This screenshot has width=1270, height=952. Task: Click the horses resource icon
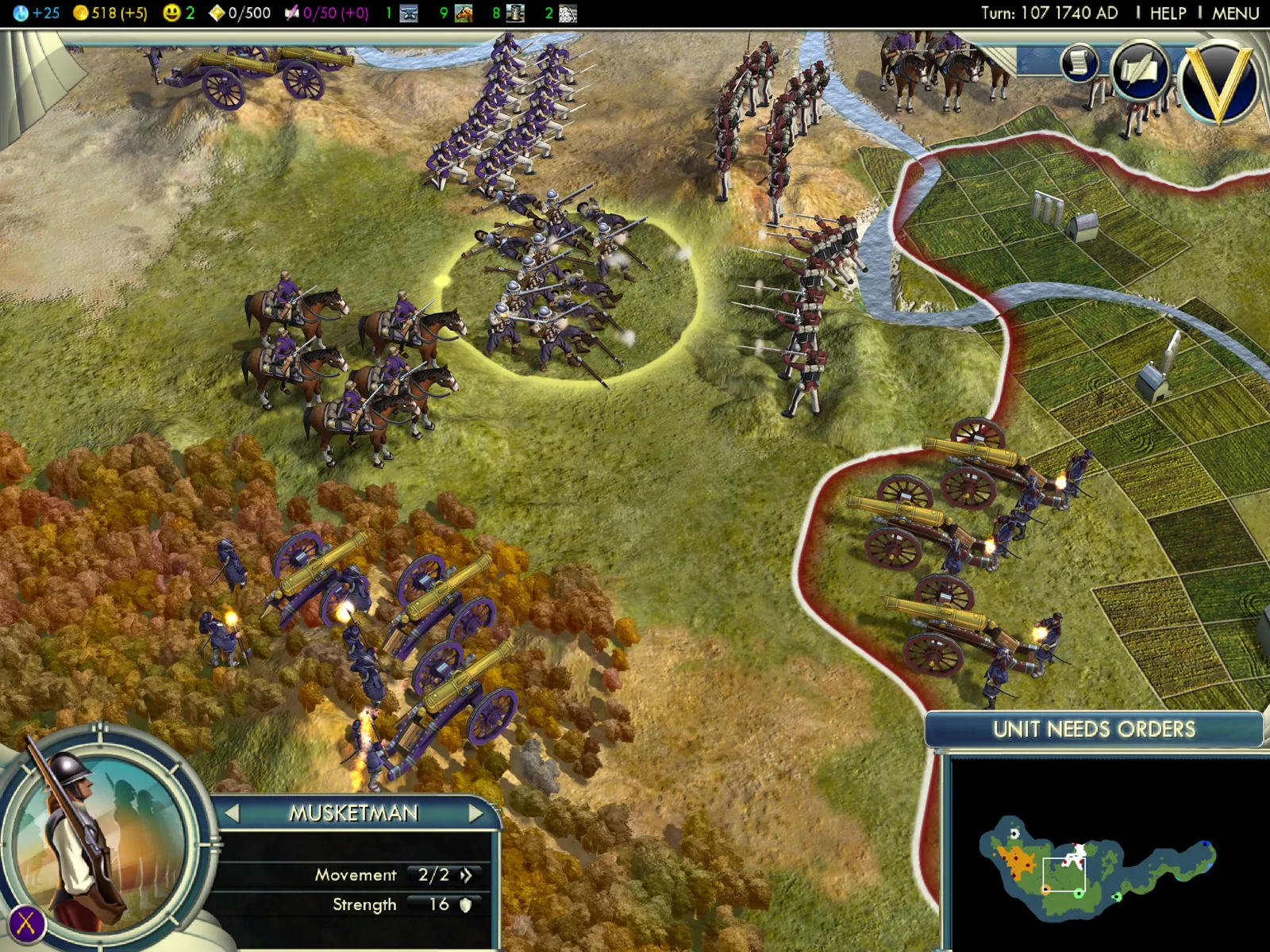[x=464, y=13]
